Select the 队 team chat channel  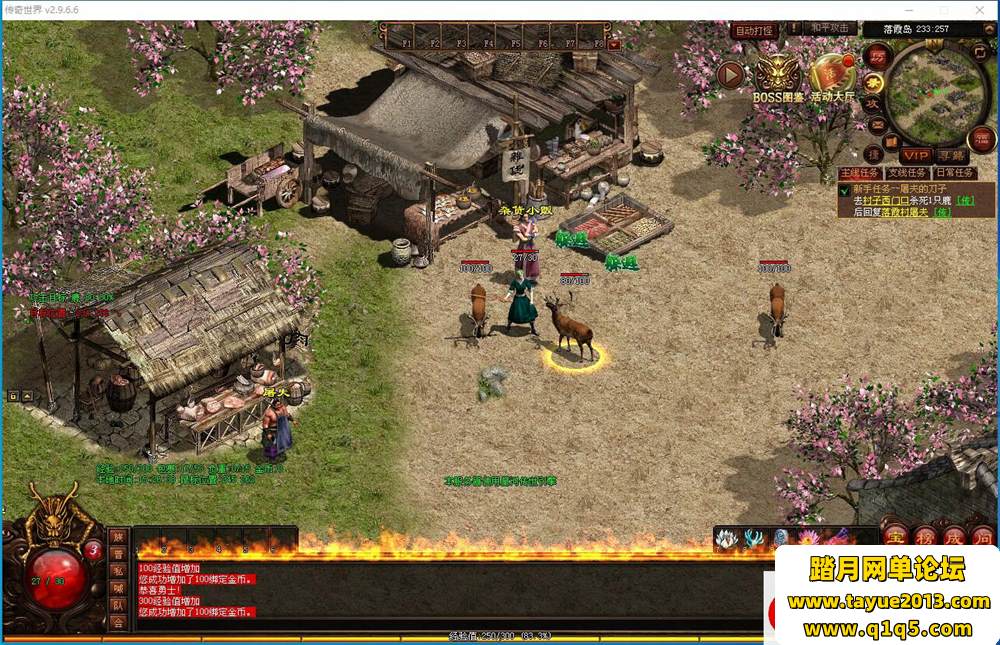(118, 604)
